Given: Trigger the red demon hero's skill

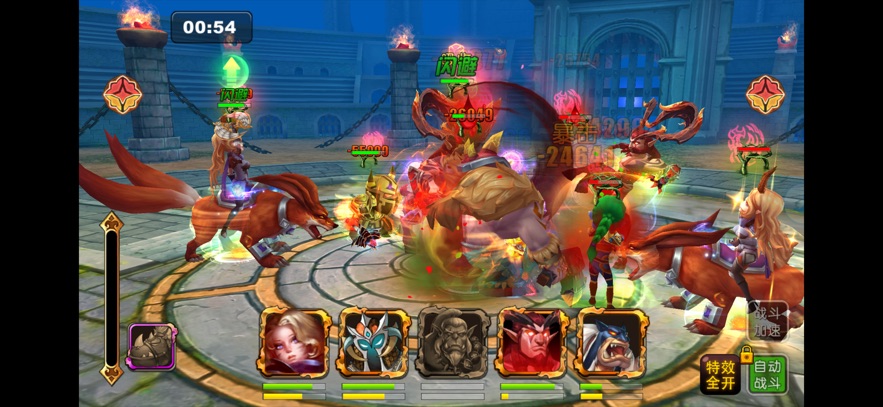Looking at the screenshot, I should click(x=532, y=343).
